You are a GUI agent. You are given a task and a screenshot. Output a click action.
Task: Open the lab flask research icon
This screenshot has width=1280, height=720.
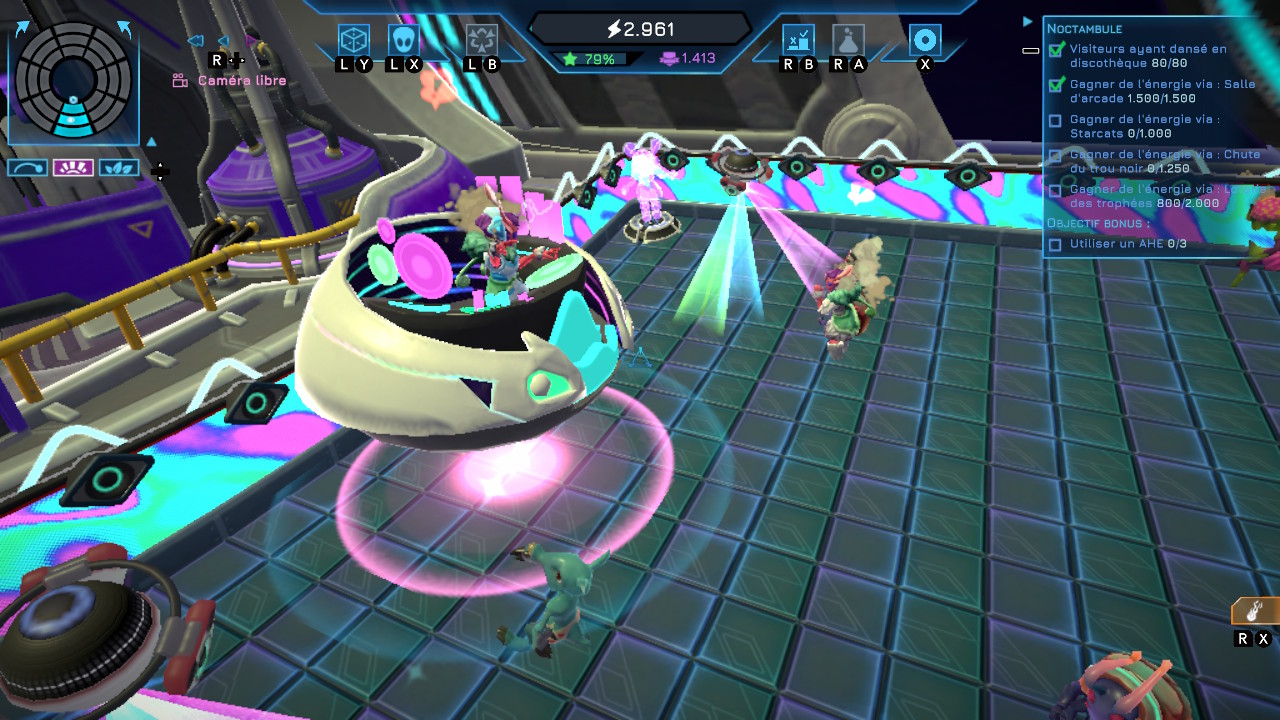848,40
